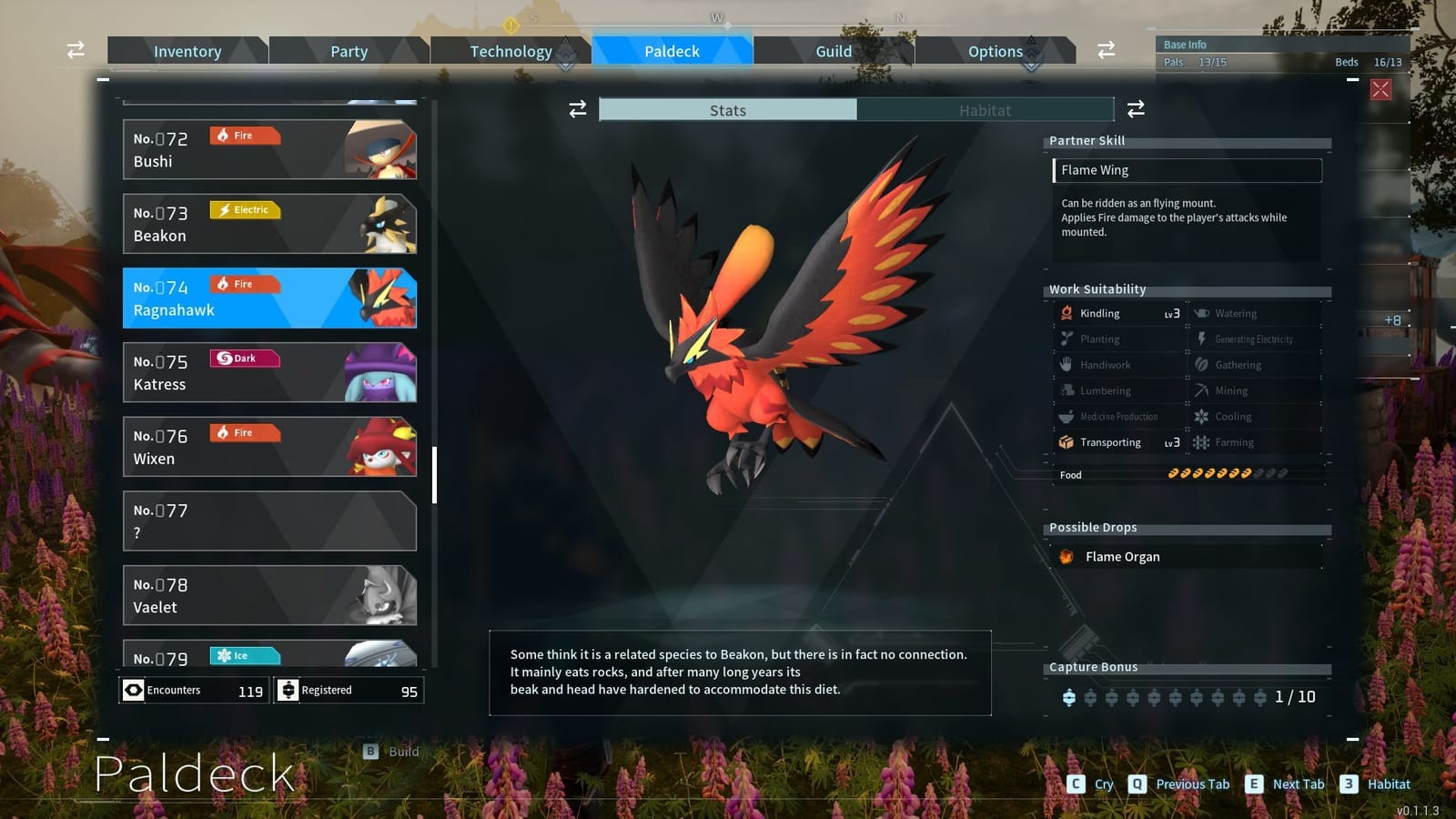The width and height of the screenshot is (1456, 819).
Task: Toggle the right-side swap arrows near Habitat
Action: (x=1136, y=109)
